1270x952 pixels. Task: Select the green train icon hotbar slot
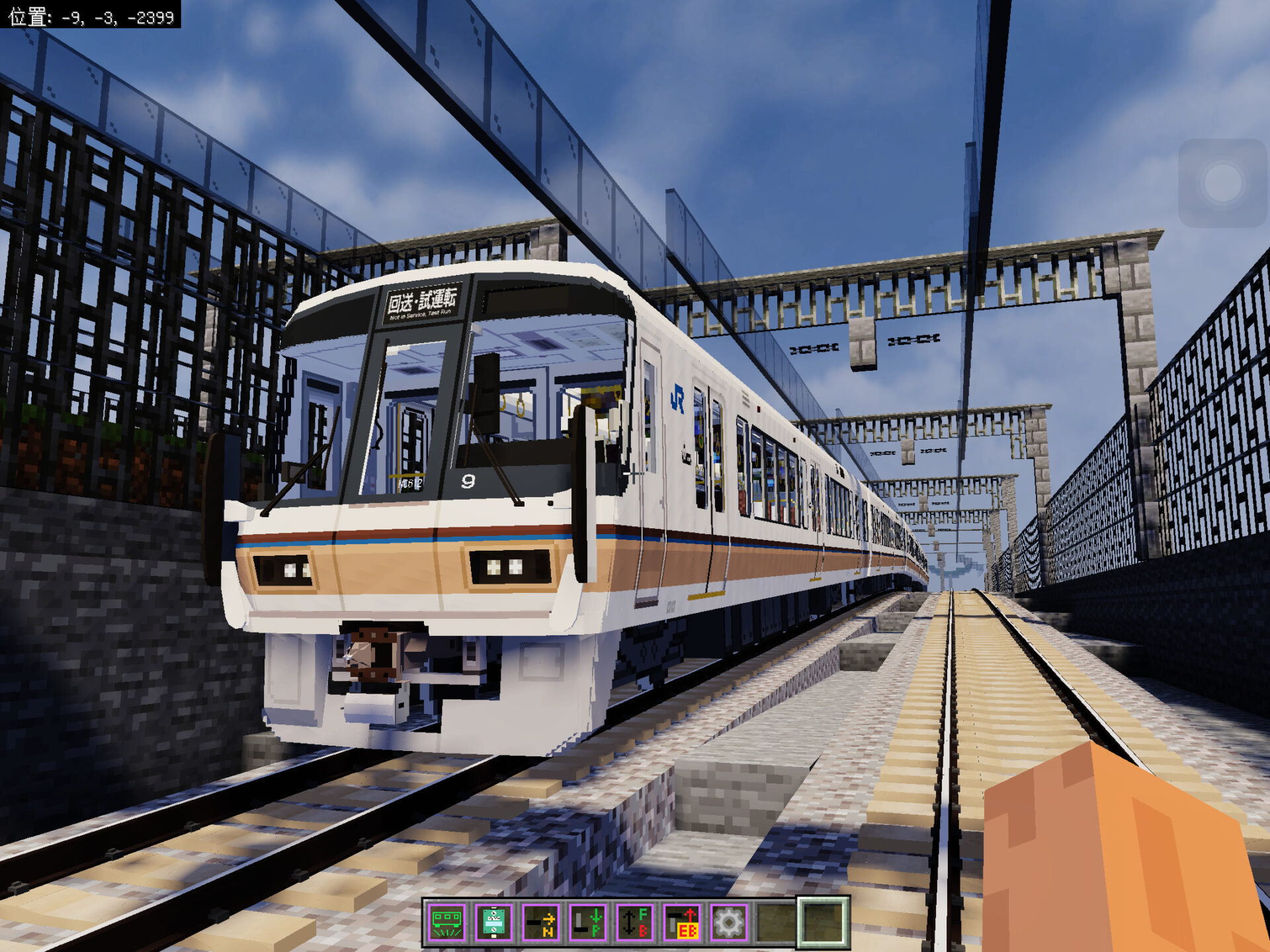(446, 922)
